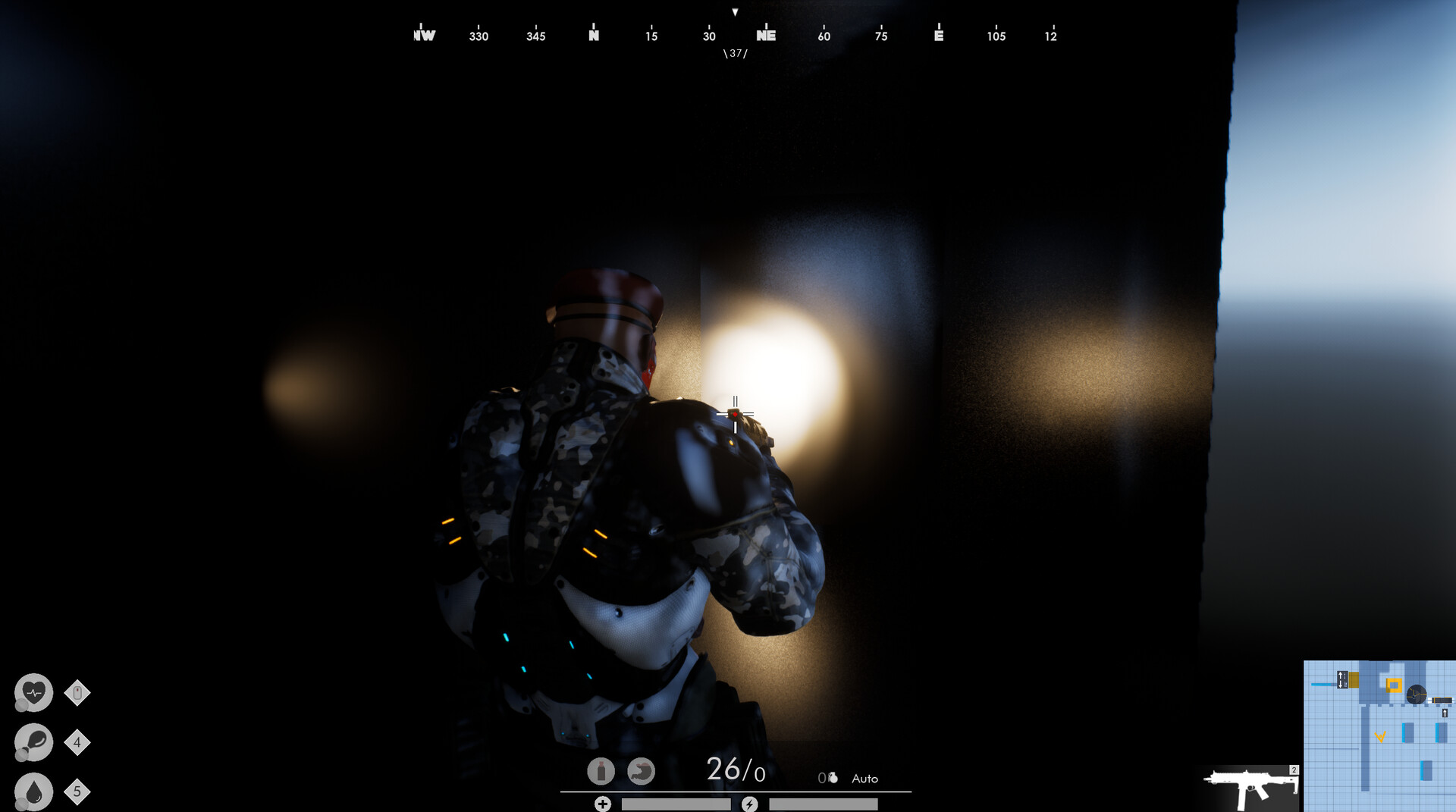
Task: Click the 26/0 ammo counter
Action: (736, 770)
